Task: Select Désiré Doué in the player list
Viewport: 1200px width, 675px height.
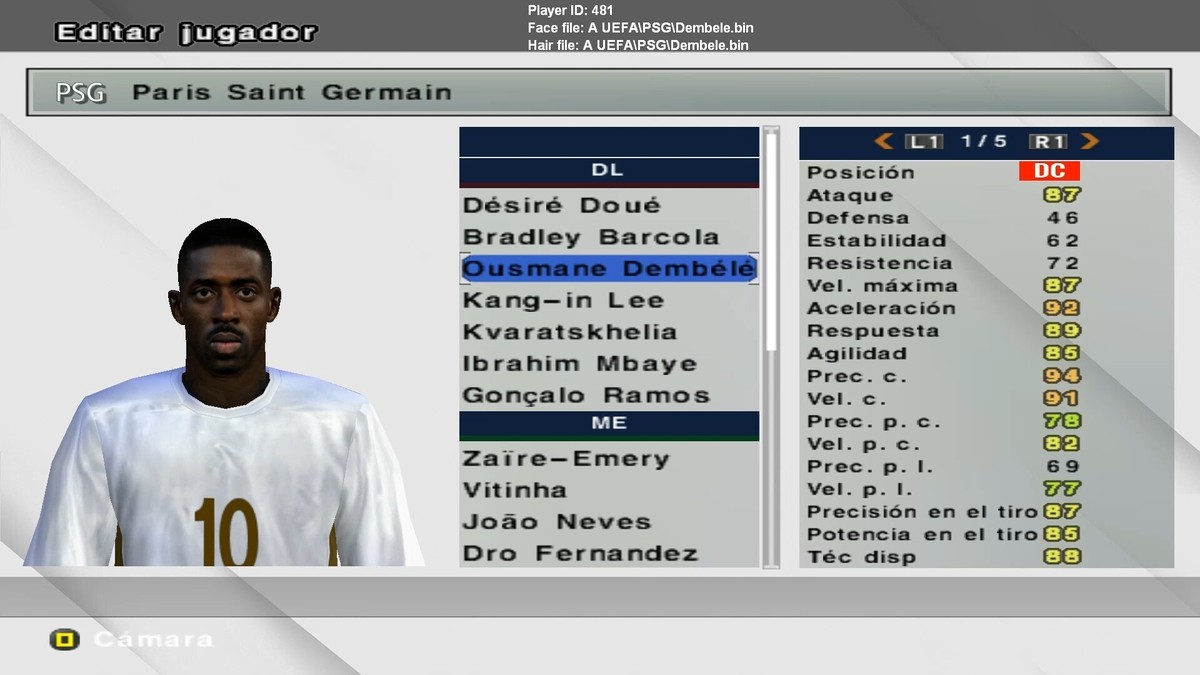Action: click(562, 205)
